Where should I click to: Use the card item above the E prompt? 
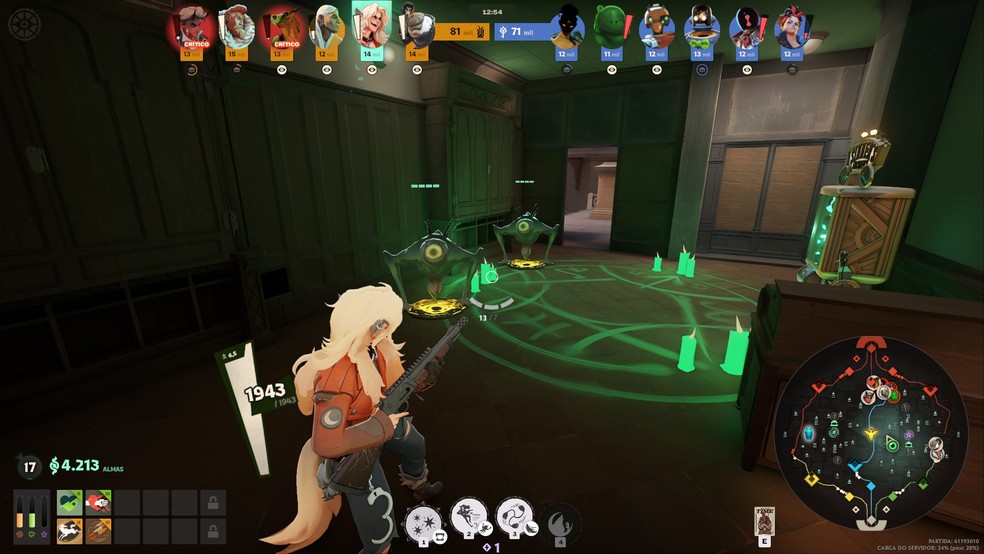765,520
